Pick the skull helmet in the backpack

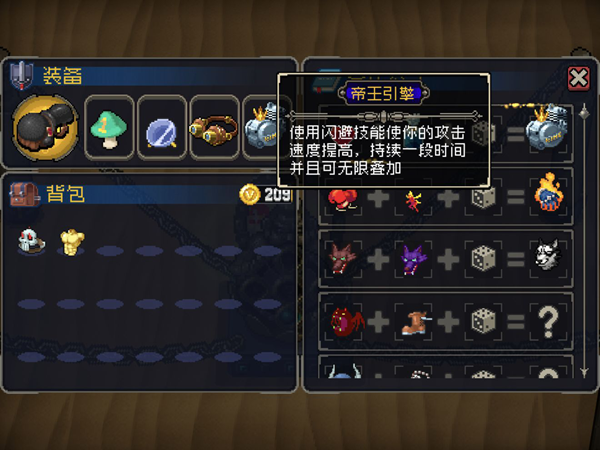click(28, 239)
